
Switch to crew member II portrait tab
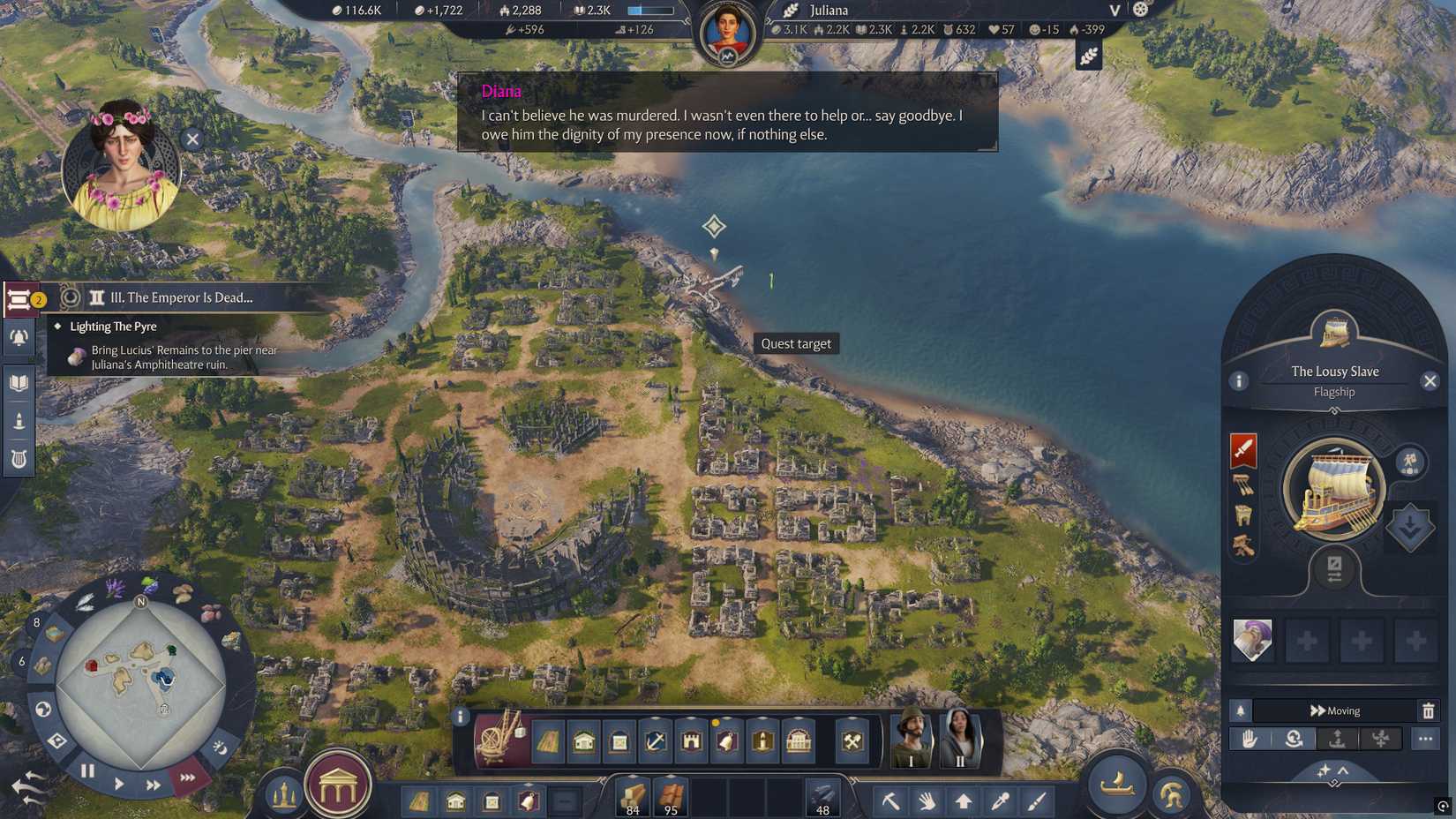(x=962, y=740)
